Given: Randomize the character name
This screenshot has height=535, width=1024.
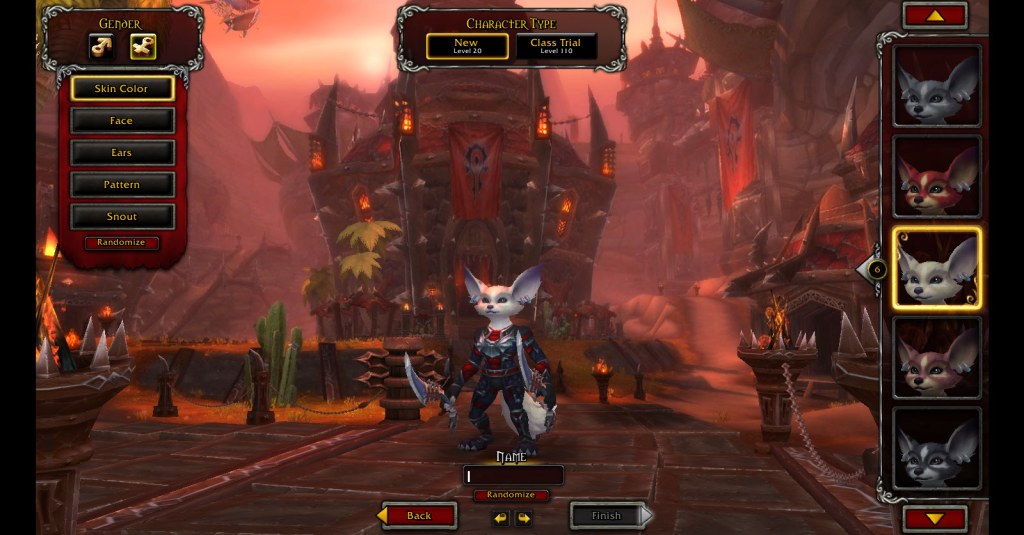Looking at the screenshot, I should pyautogui.click(x=512, y=495).
